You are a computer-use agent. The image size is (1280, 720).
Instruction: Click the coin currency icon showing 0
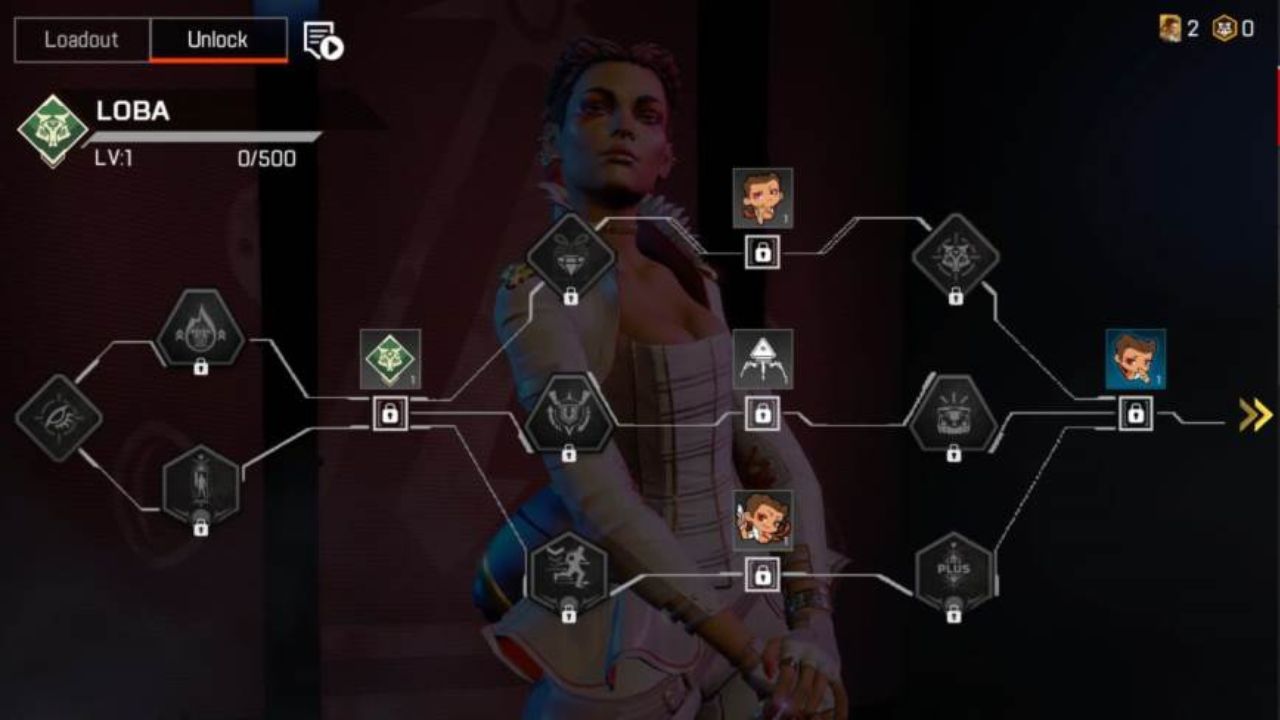click(x=1226, y=29)
